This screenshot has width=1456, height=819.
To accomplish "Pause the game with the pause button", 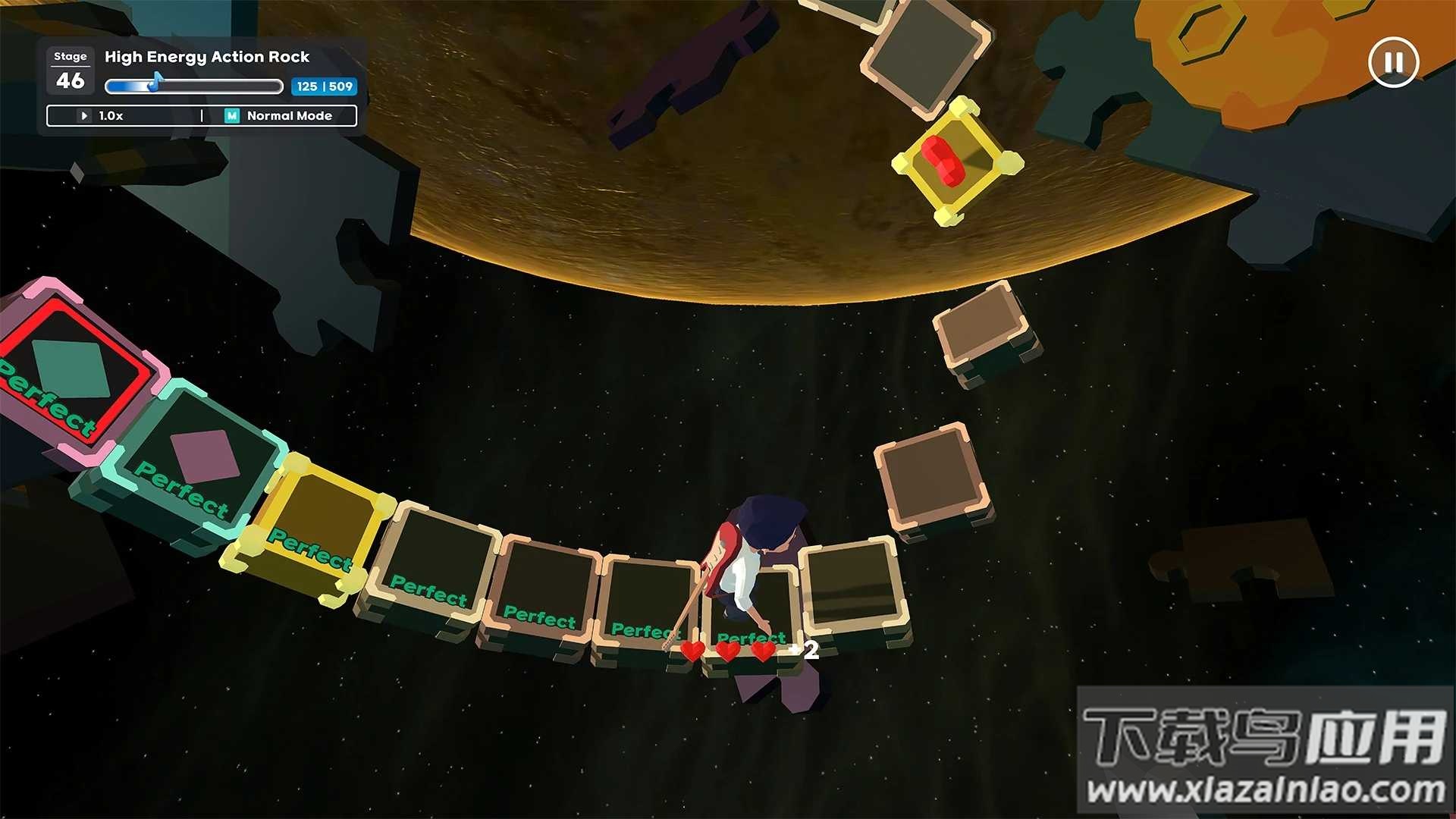I will 1393,62.
